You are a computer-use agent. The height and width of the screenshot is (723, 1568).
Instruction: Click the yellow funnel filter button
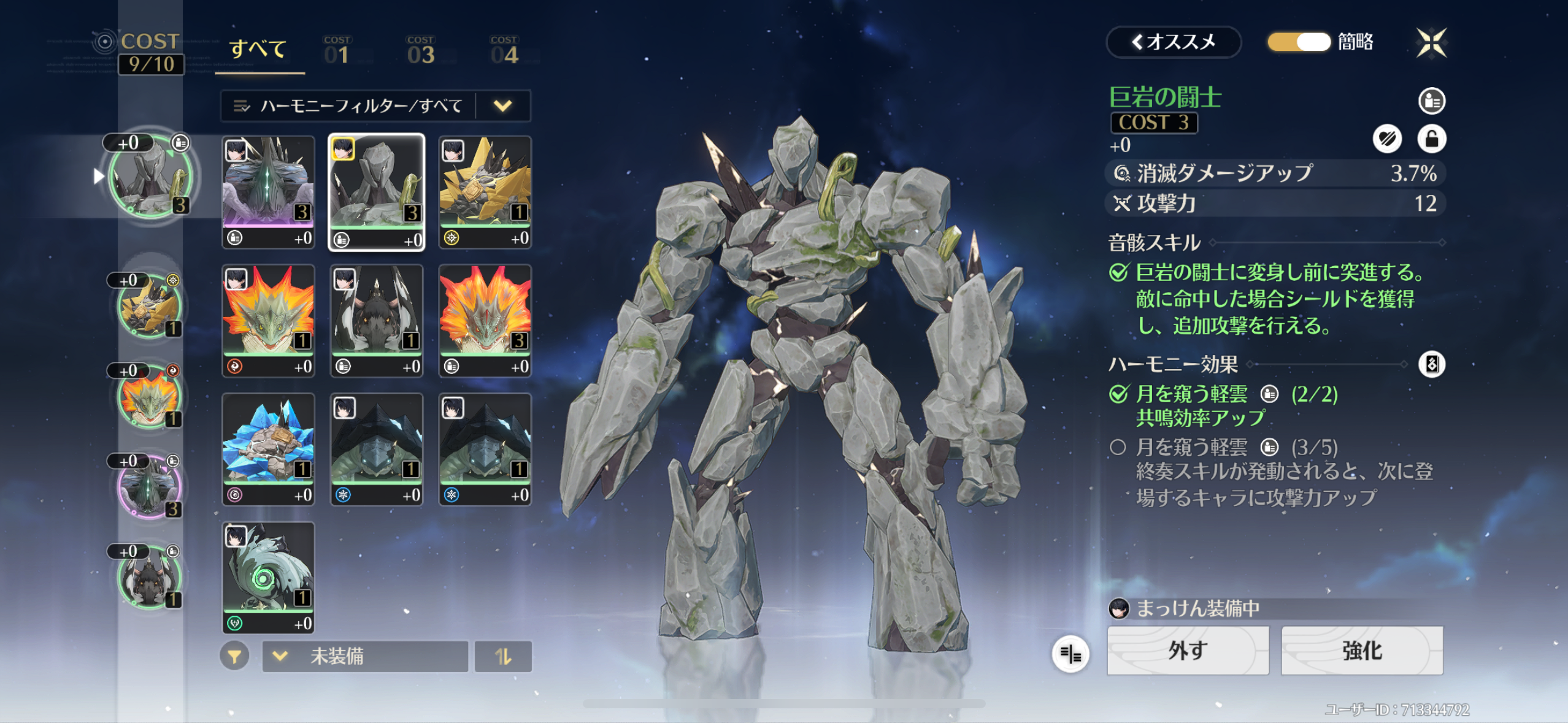pos(234,657)
